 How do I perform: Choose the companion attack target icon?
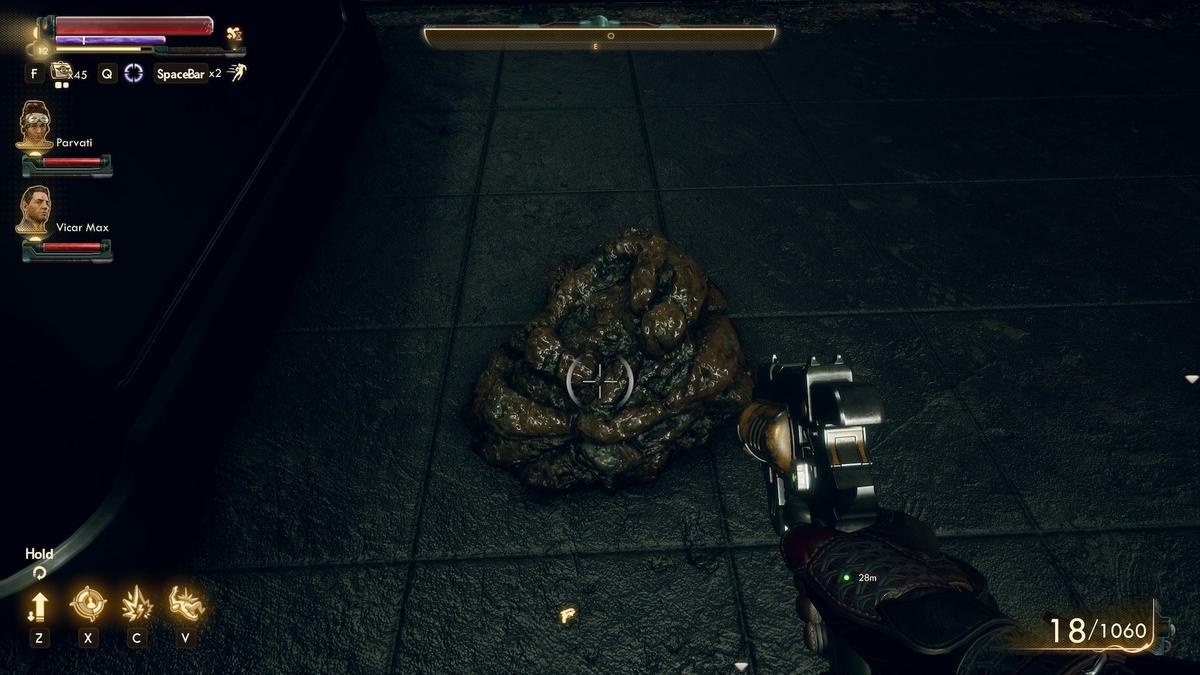coord(88,604)
